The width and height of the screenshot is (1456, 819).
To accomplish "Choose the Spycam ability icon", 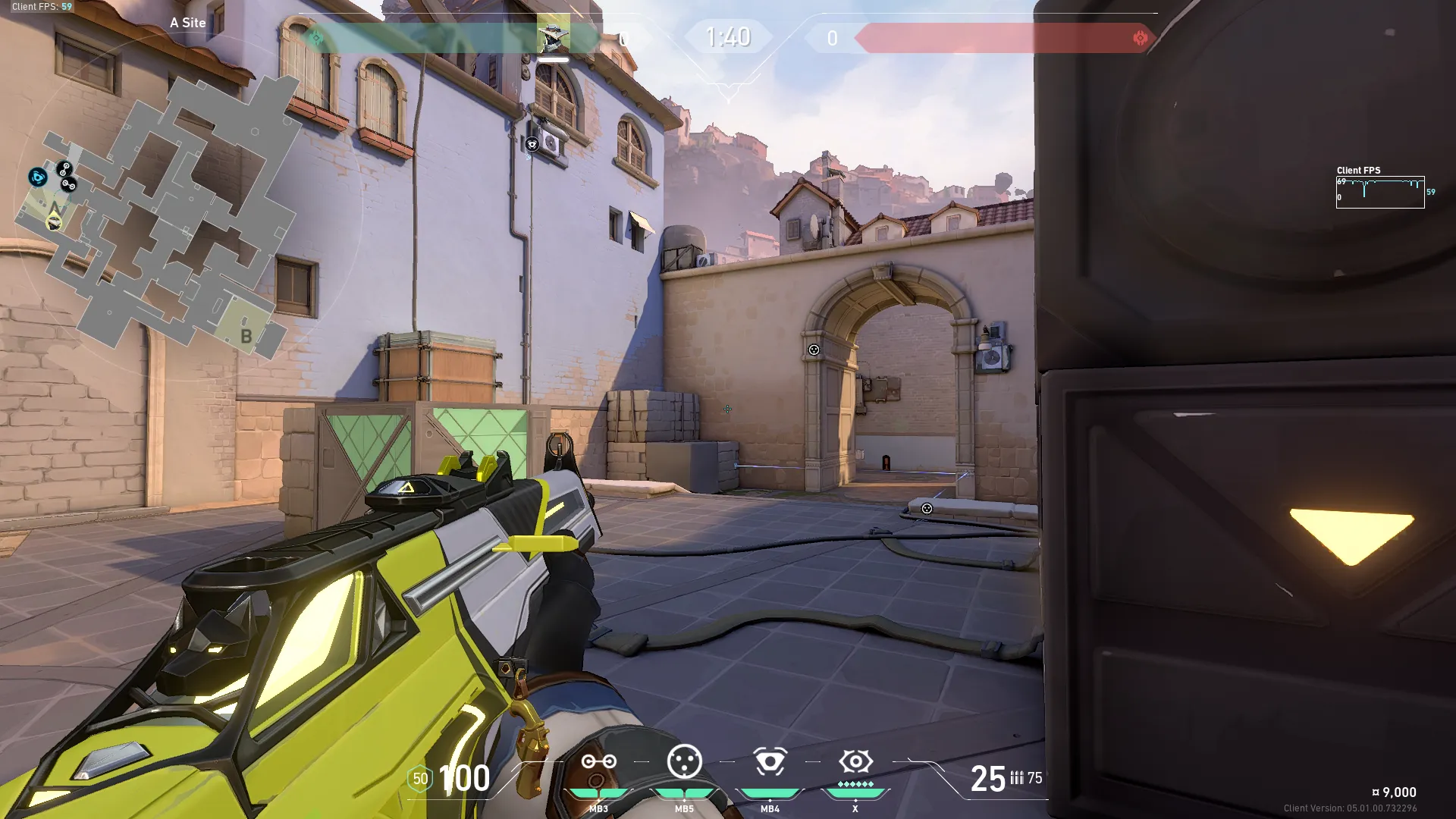I will point(770,761).
